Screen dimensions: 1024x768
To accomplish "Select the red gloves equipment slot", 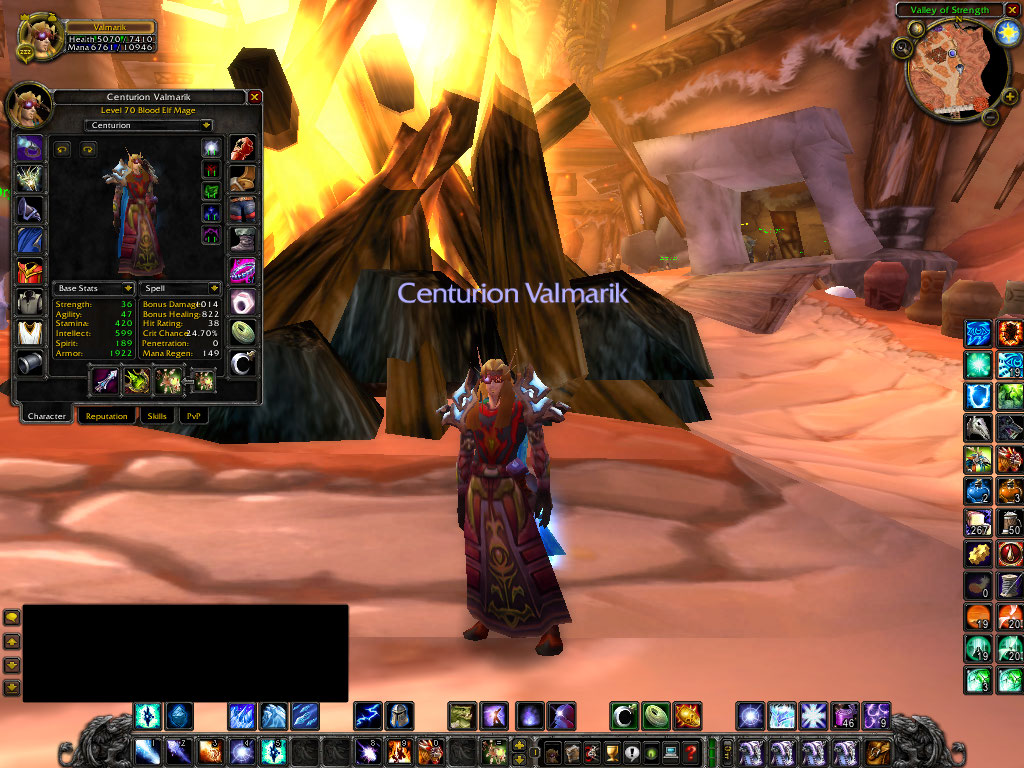I will 243,149.
